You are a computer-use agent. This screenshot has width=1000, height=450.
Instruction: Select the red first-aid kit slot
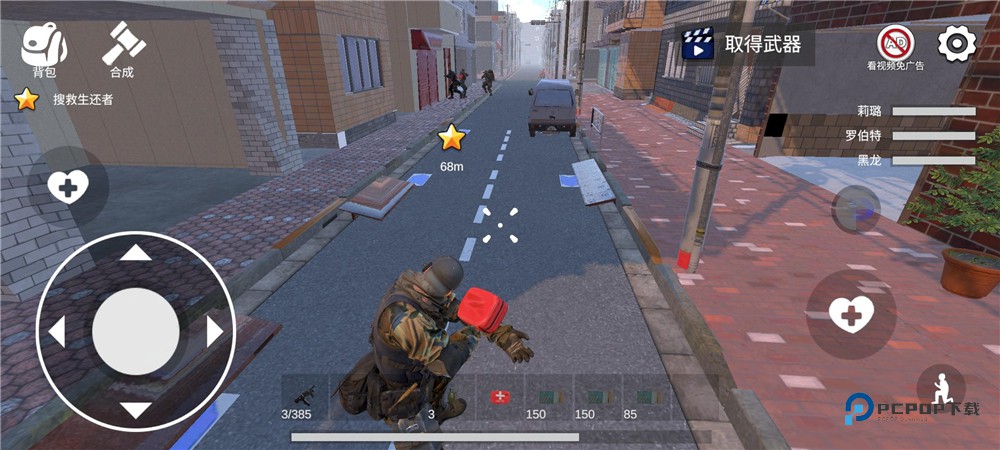click(499, 398)
